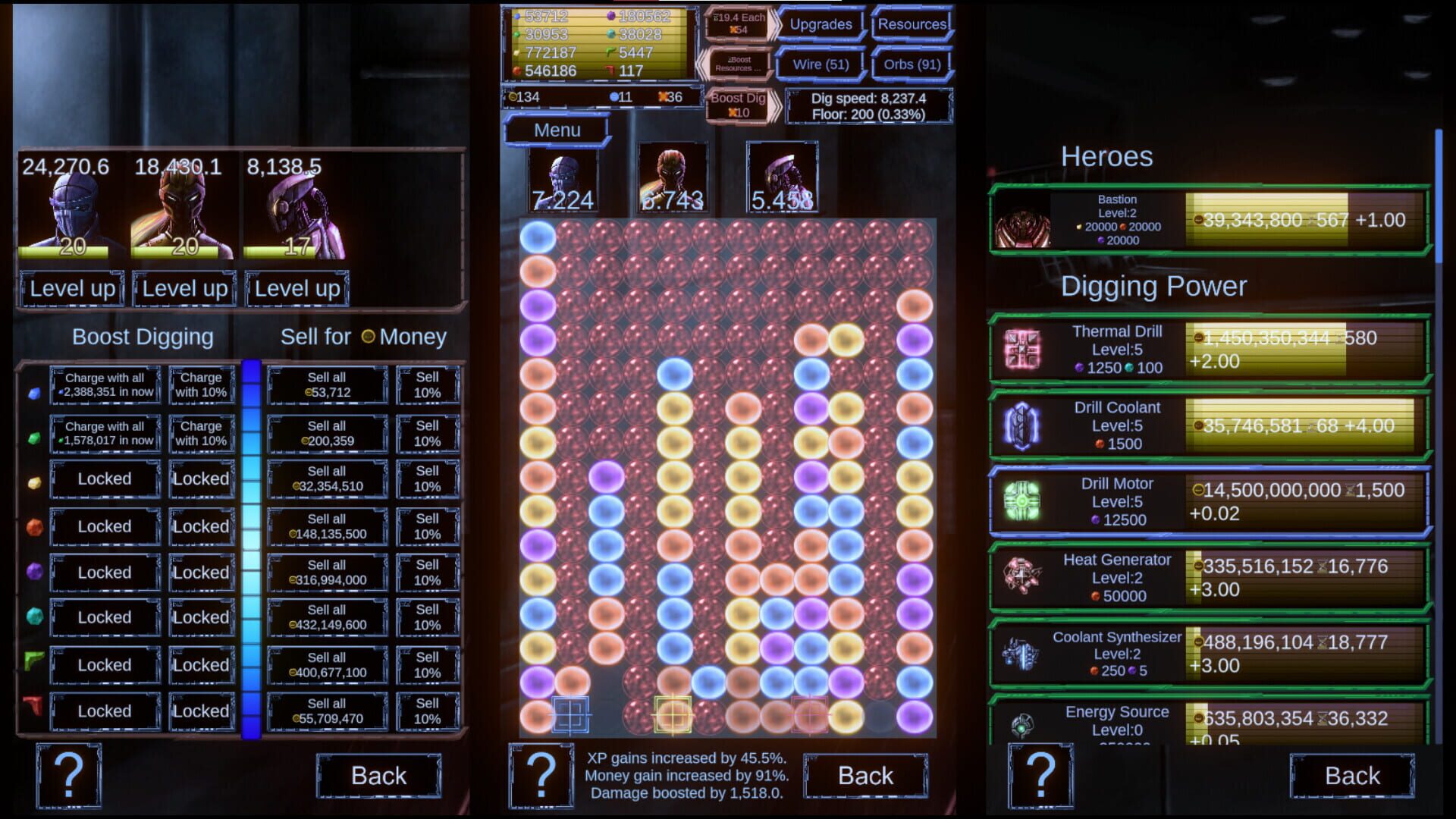The image size is (1456, 819).
Task: Sell all blue resources for 53,712
Action: pos(326,386)
